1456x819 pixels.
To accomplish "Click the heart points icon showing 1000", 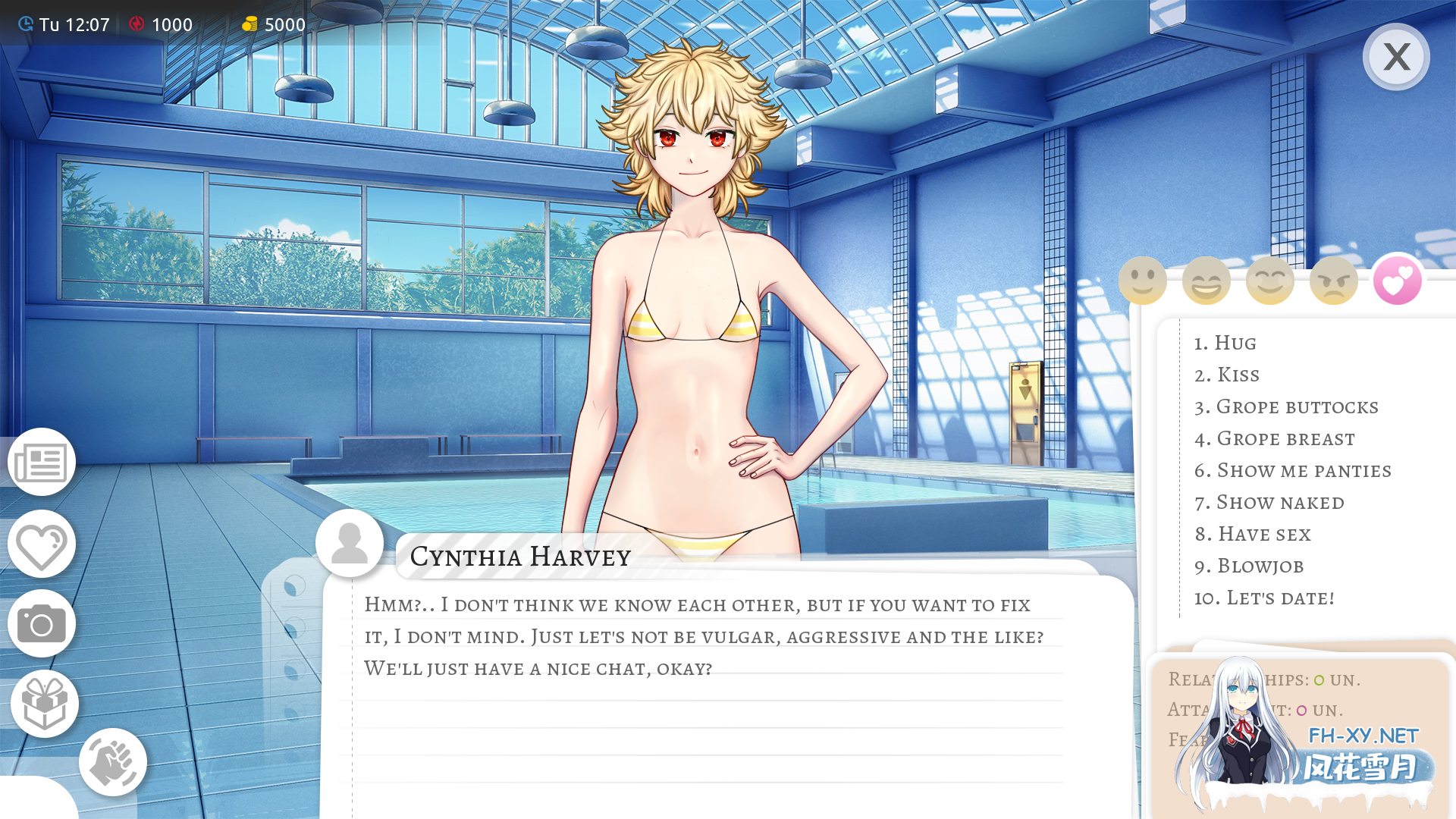I will point(137,24).
